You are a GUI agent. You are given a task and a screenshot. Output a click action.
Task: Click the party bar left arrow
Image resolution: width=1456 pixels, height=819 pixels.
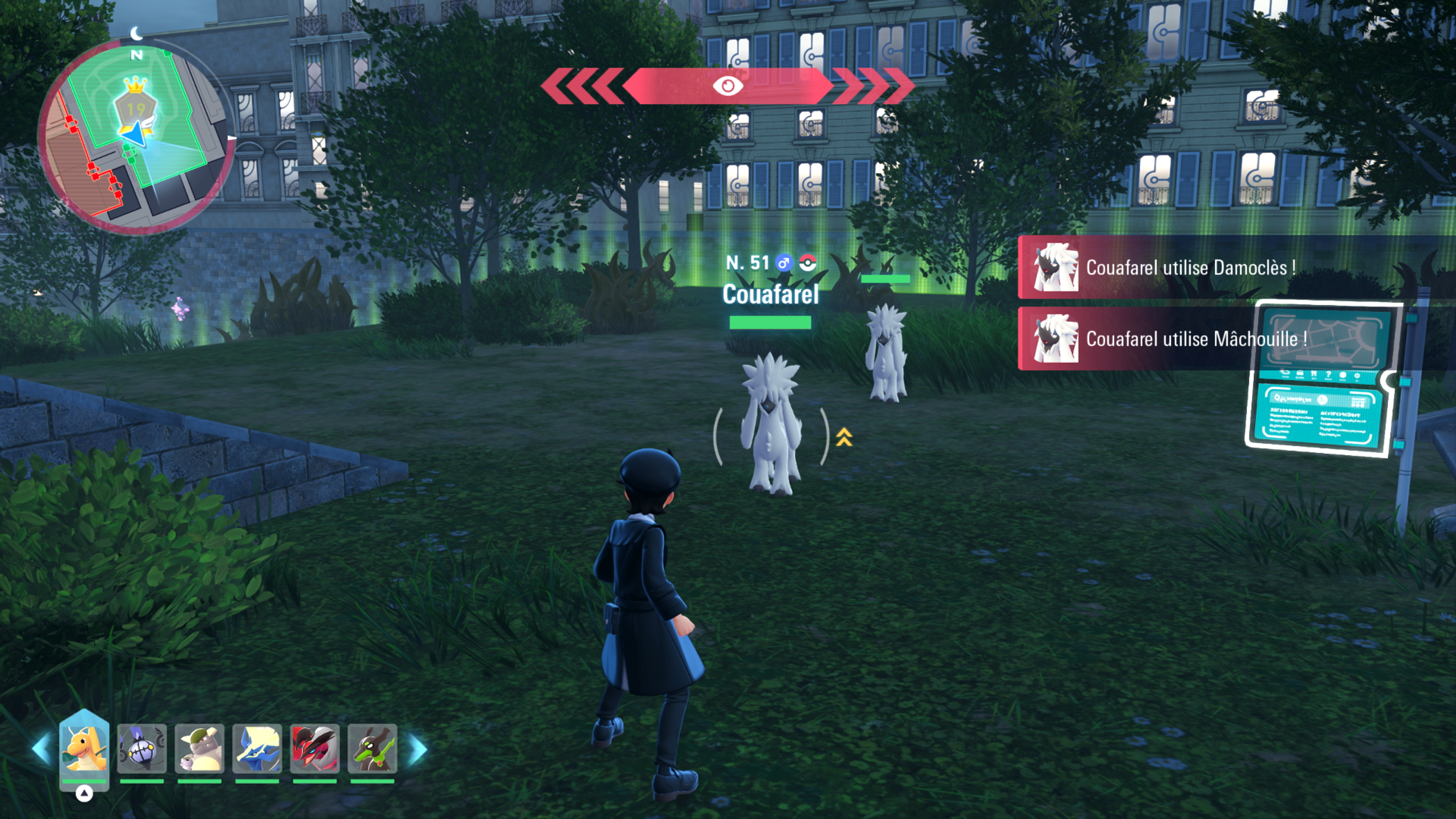pos(41,748)
